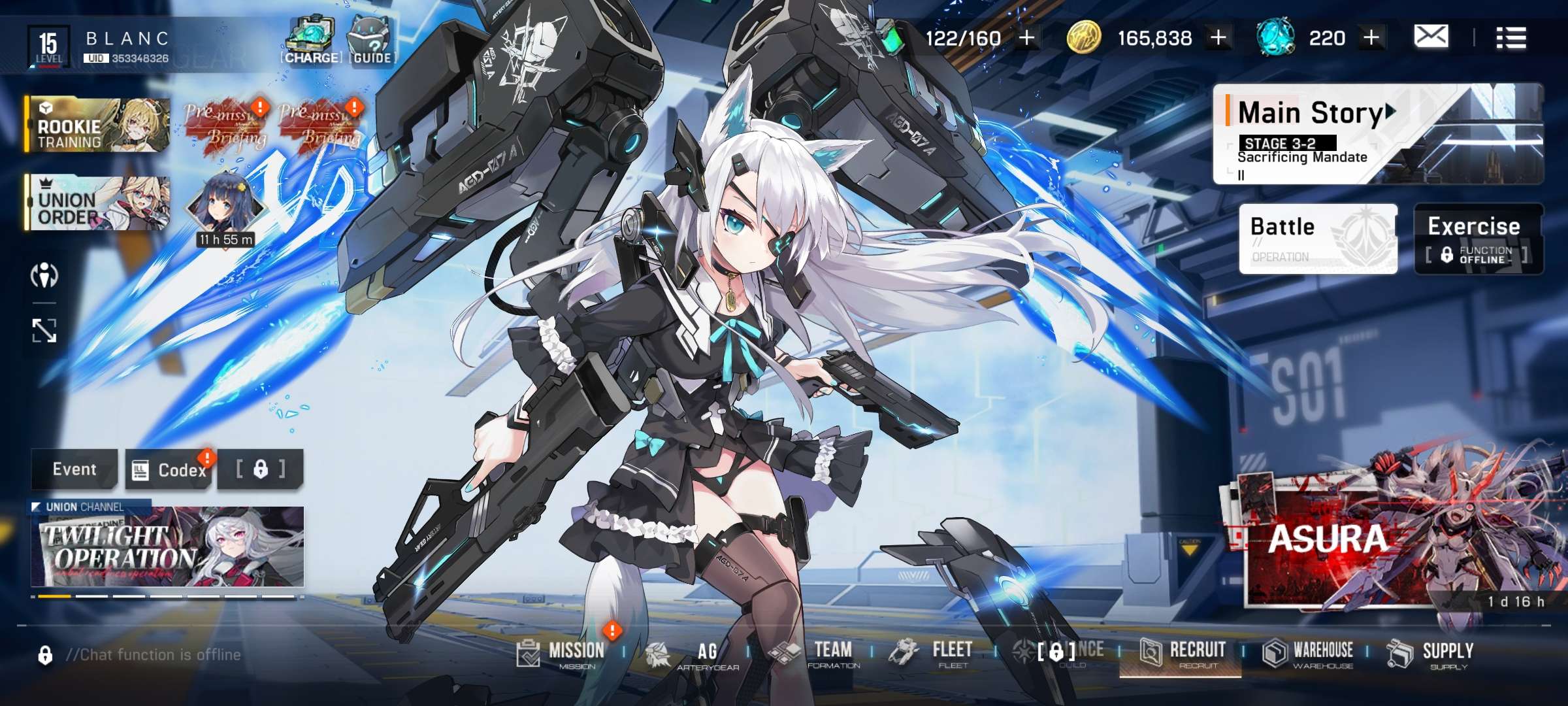
Task: Open the Union Order banner
Action: tap(98, 203)
